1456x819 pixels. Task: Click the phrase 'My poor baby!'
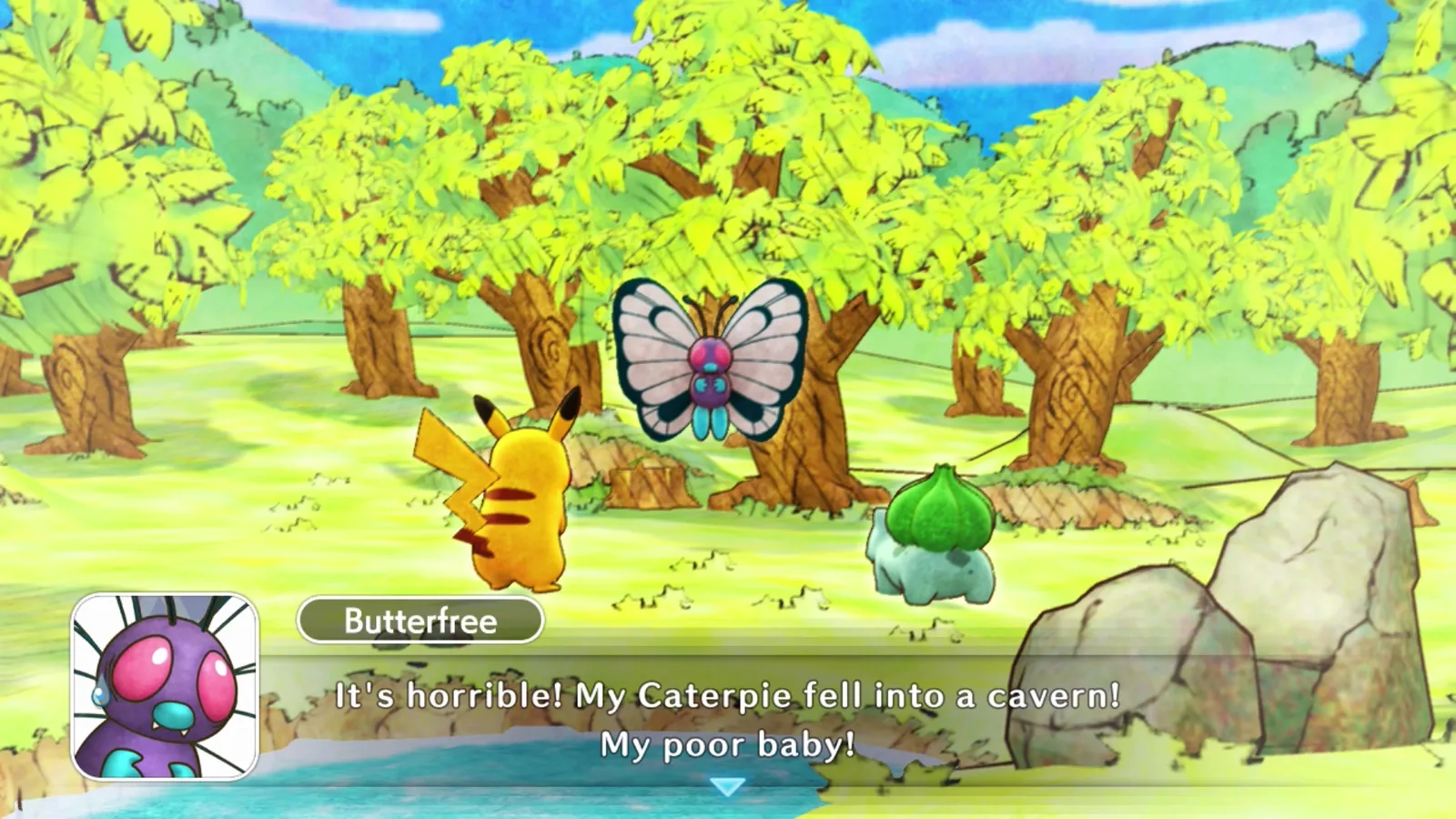pos(728,744)
